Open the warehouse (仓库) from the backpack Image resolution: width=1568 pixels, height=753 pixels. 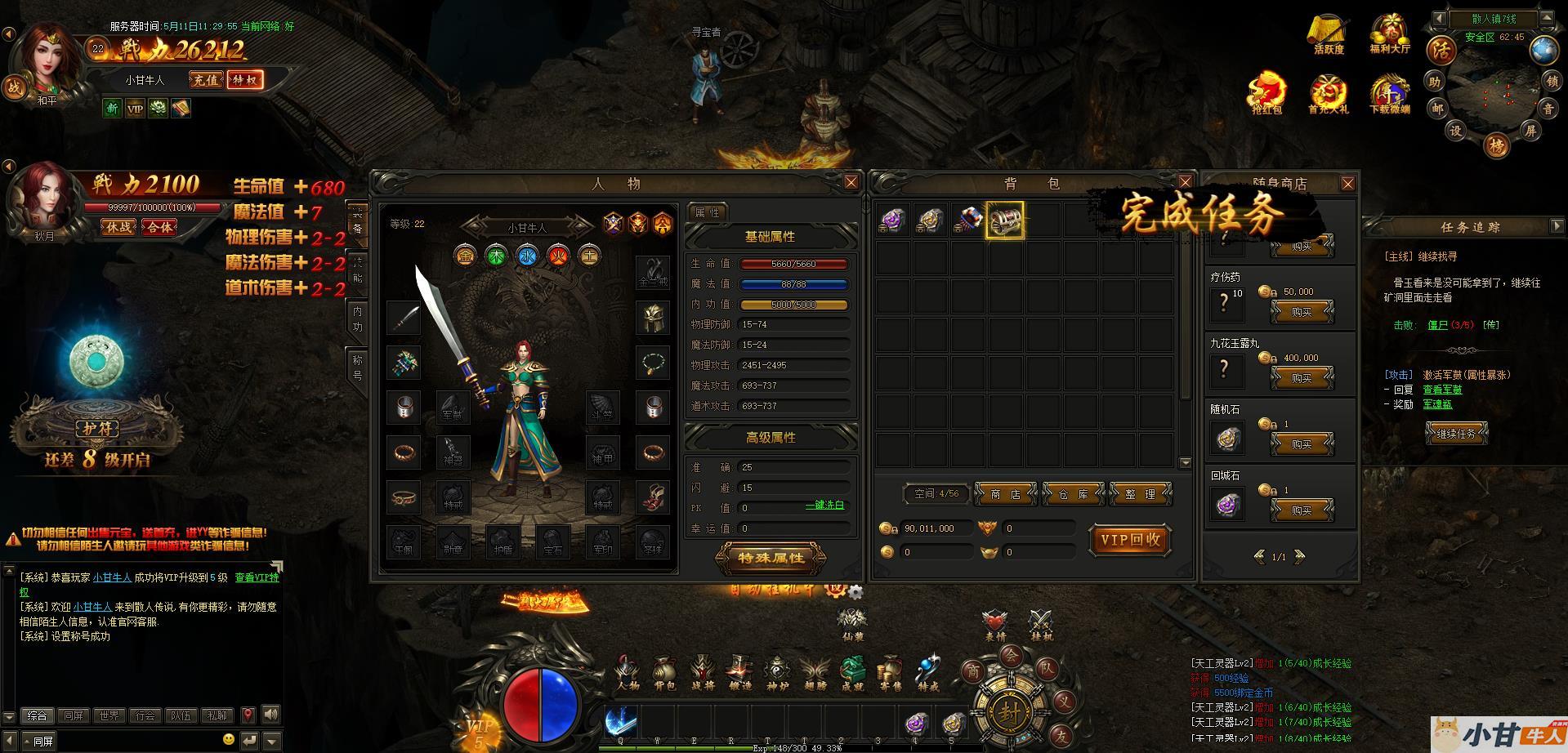pyautogui.click(x=1074, y=494)
